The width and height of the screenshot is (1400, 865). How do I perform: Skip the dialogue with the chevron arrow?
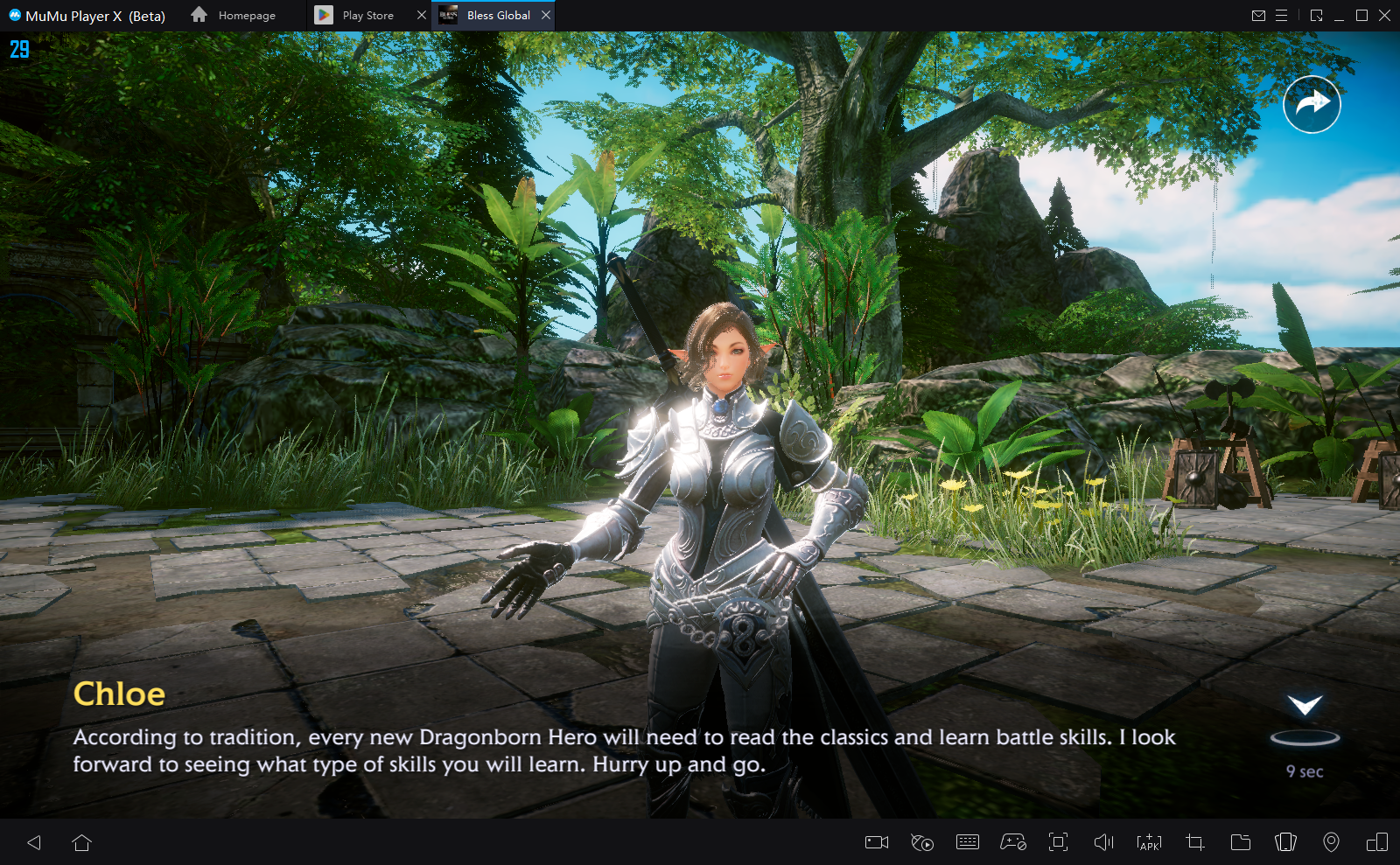pyautogui.click(x=1303, y=705)
